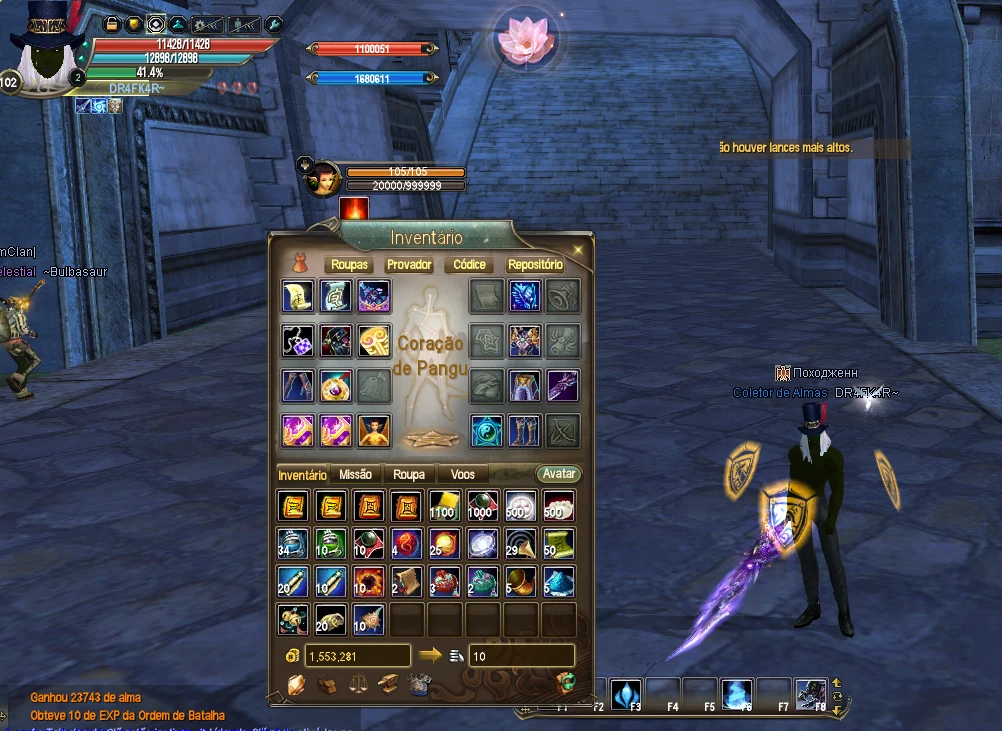Click the padlock icon above the health bar
The width and height of the screenshot is (1002, 731).
[x=111, y=24]
